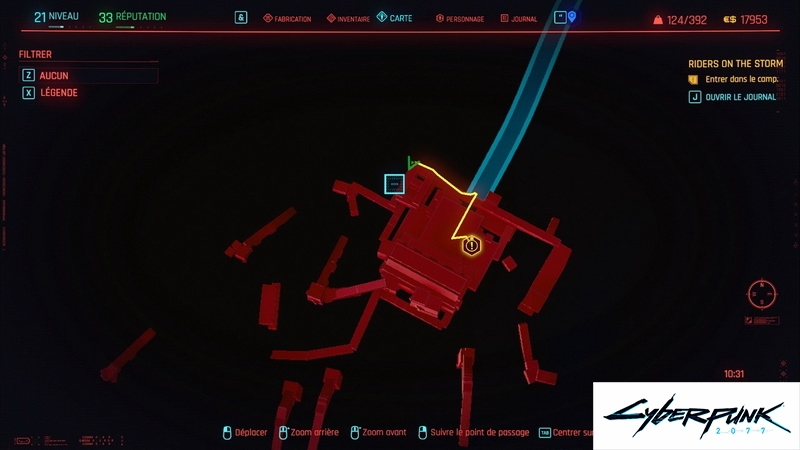Viewport: 800px width, 450px height.
Task: Open the Personnage tab
Action: (461, 19)
